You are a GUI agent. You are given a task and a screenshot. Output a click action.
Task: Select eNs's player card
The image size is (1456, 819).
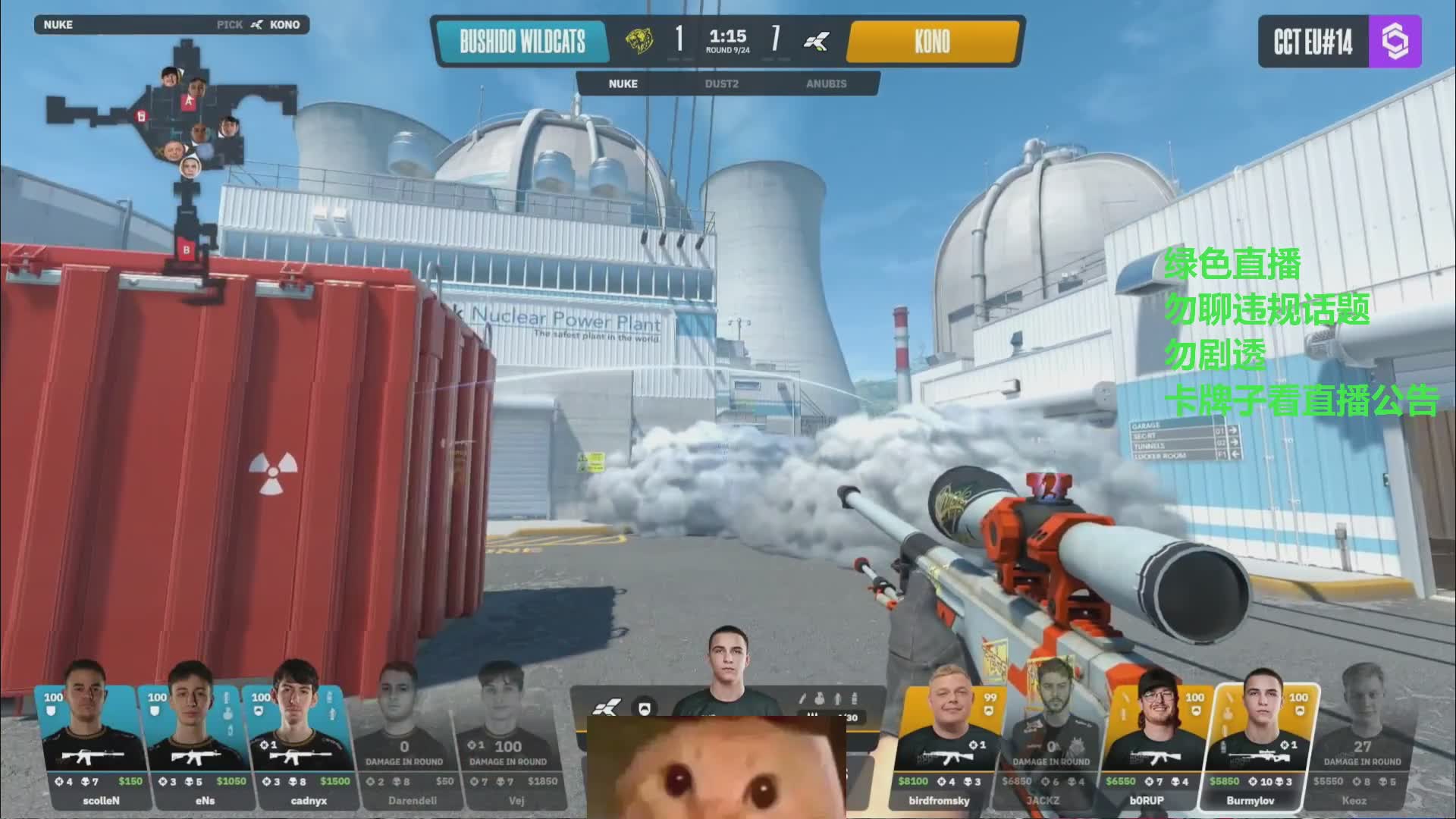point(193,747)
